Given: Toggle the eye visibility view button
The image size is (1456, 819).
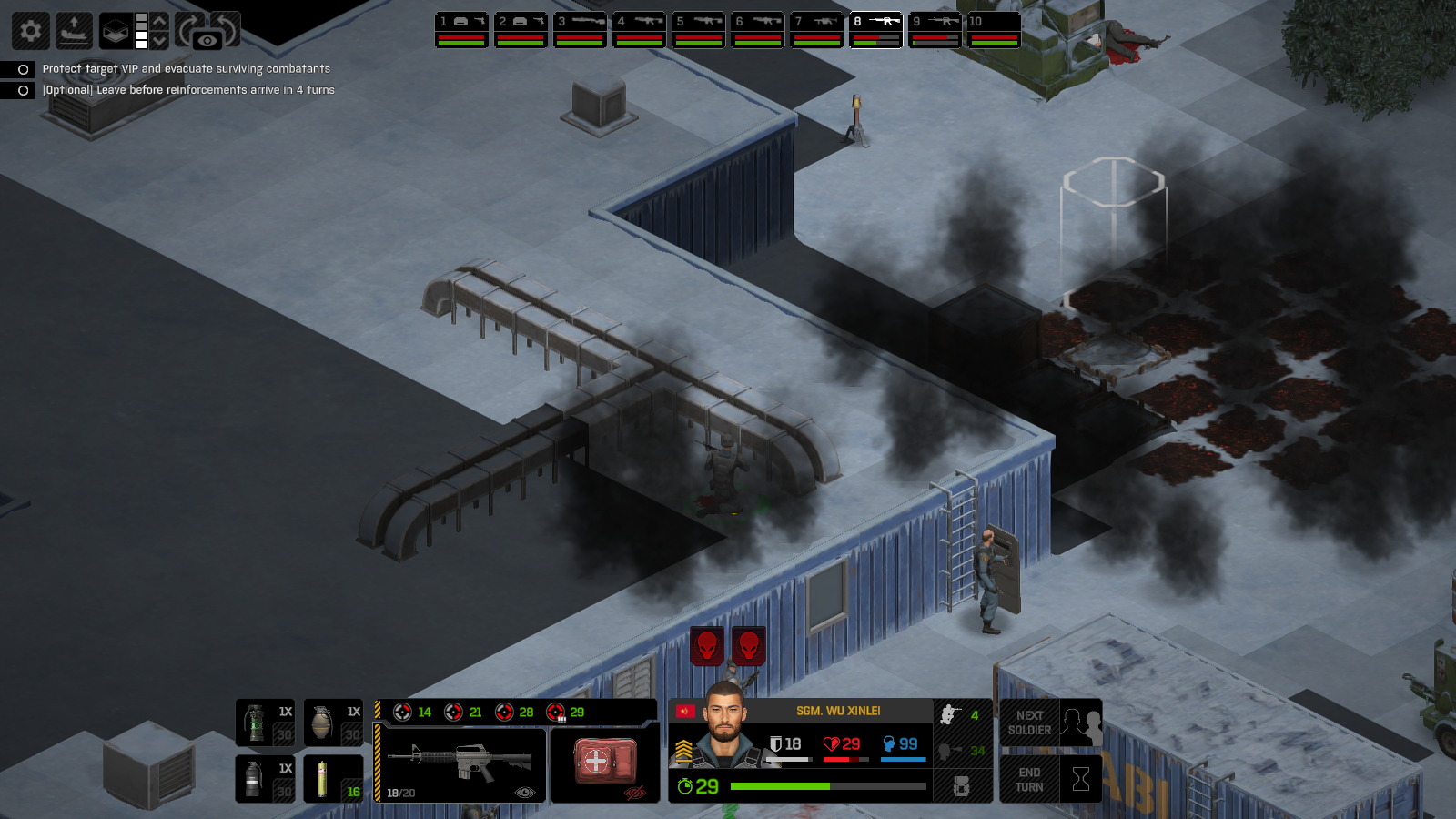Looking at the screenshot, I should (x=207, y=41).
